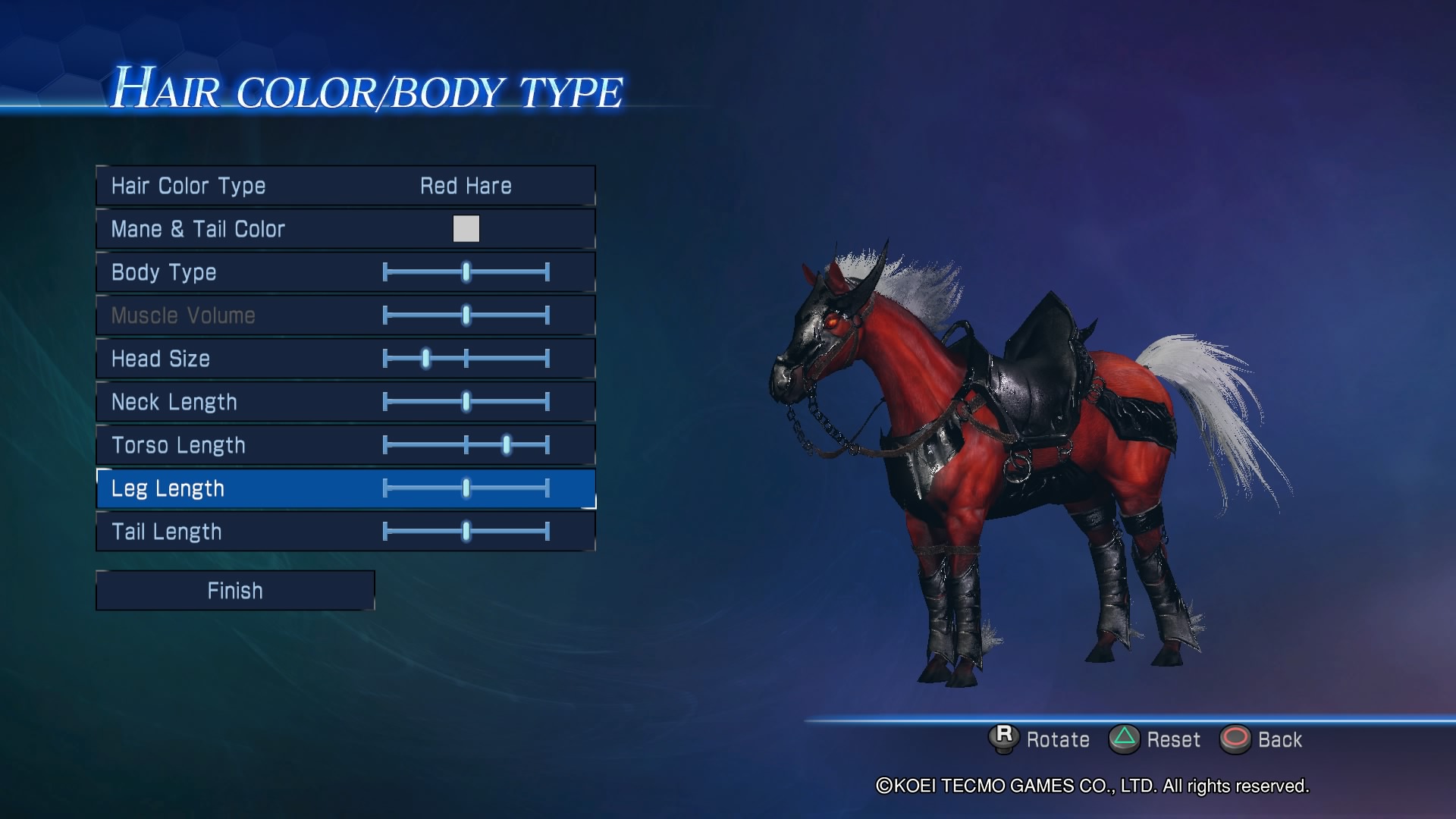Select the Torso Length slider

click(x=505, y=445)
